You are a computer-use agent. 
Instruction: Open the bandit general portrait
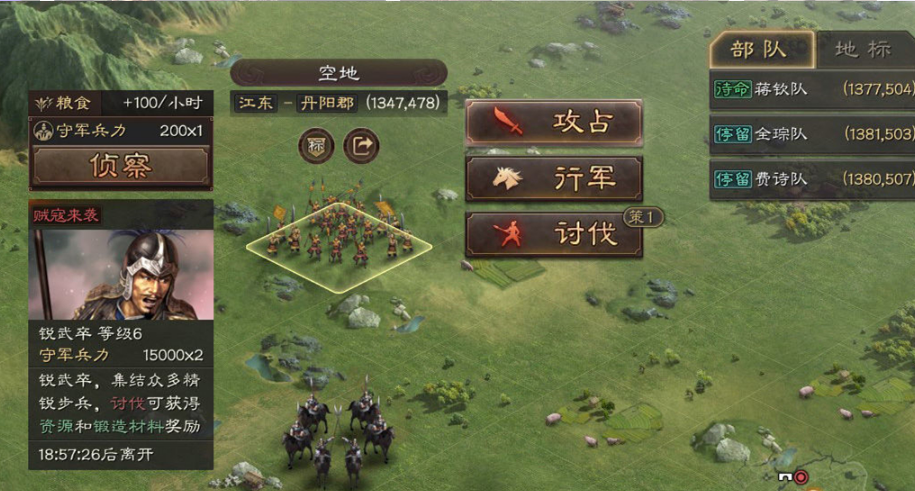point(121,274)
